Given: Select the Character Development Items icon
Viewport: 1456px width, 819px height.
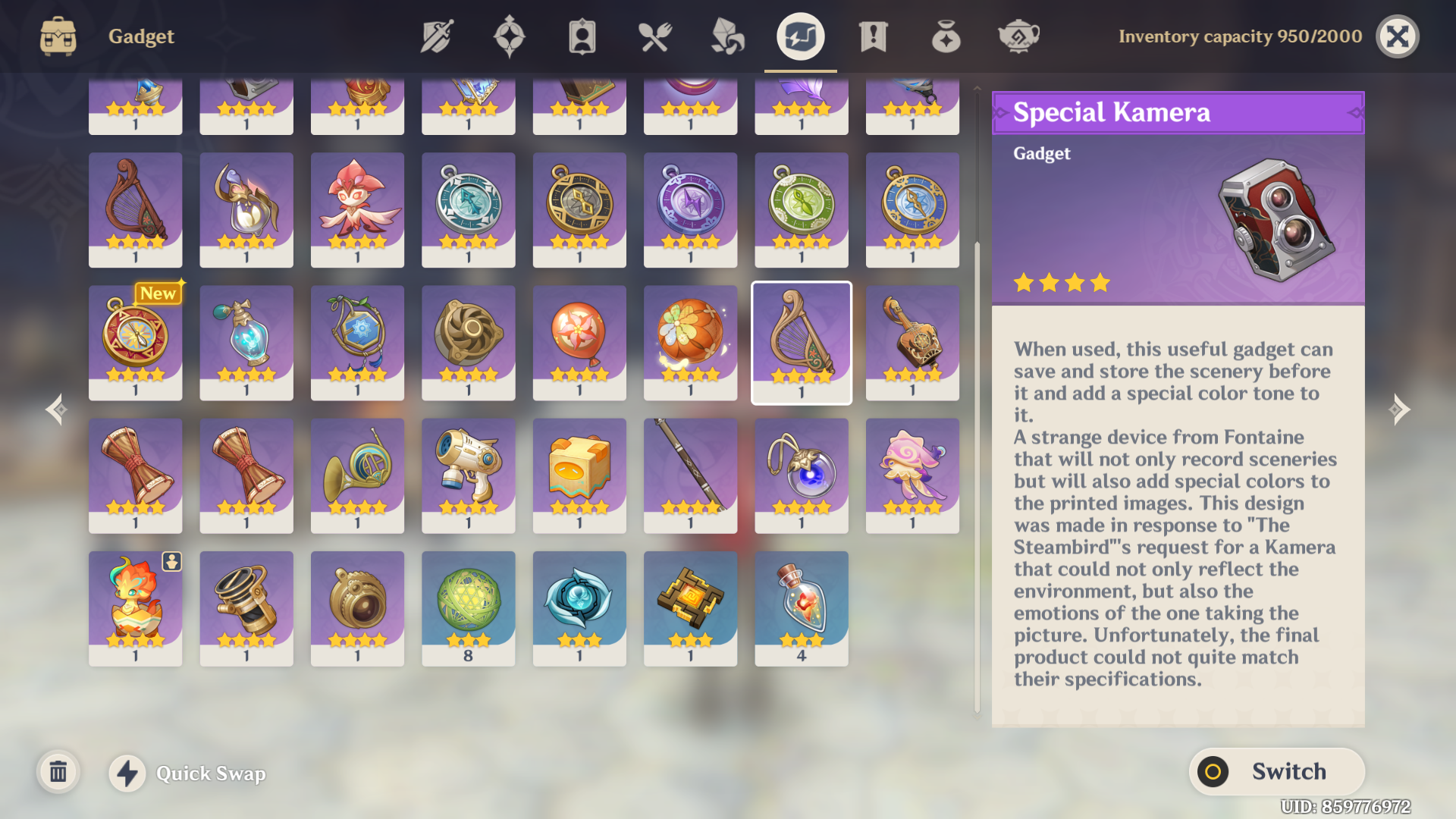Looking at the screenshot, I should [580, 35].
